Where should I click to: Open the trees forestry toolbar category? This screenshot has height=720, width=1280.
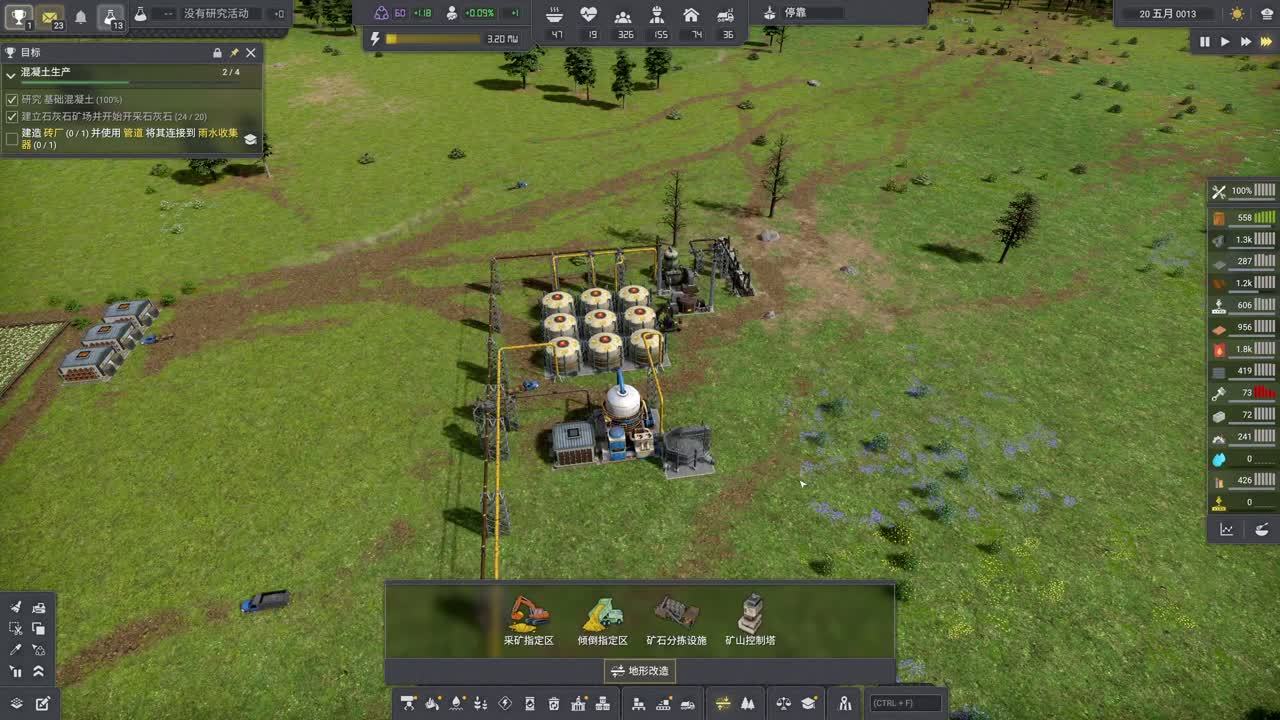coord(748,703)
